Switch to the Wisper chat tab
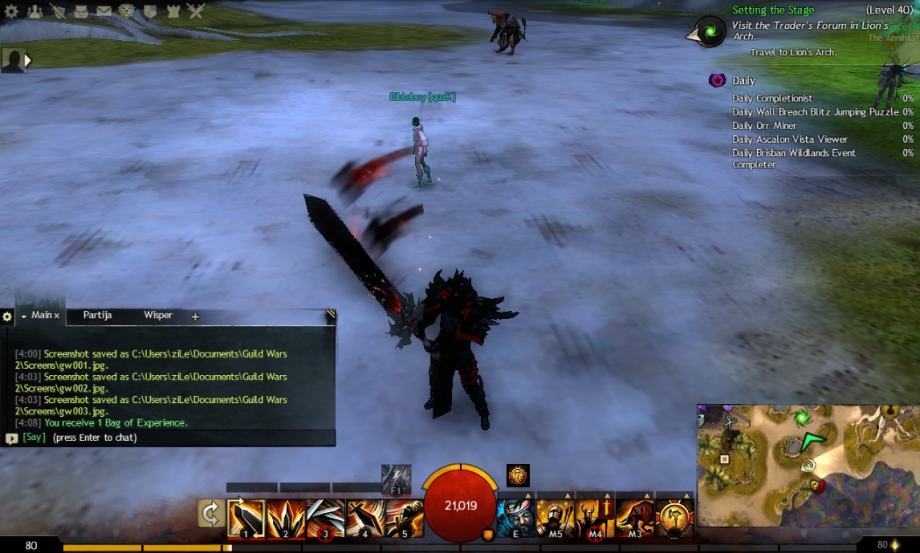This screenshot has width=920, height=553. click(x=158, y=315)
